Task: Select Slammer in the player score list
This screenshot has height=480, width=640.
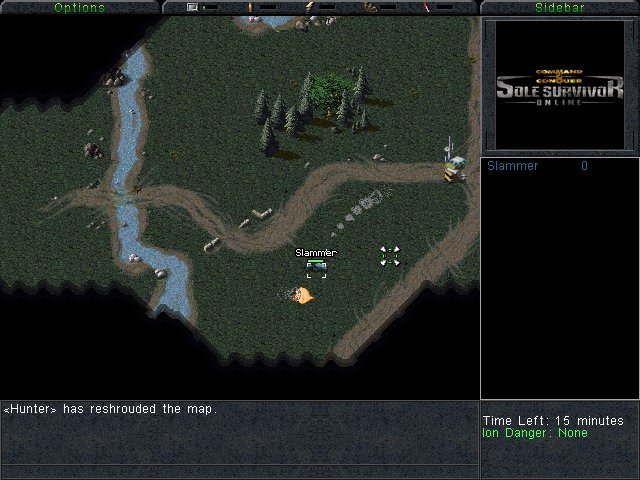Action: coord(513,166)
